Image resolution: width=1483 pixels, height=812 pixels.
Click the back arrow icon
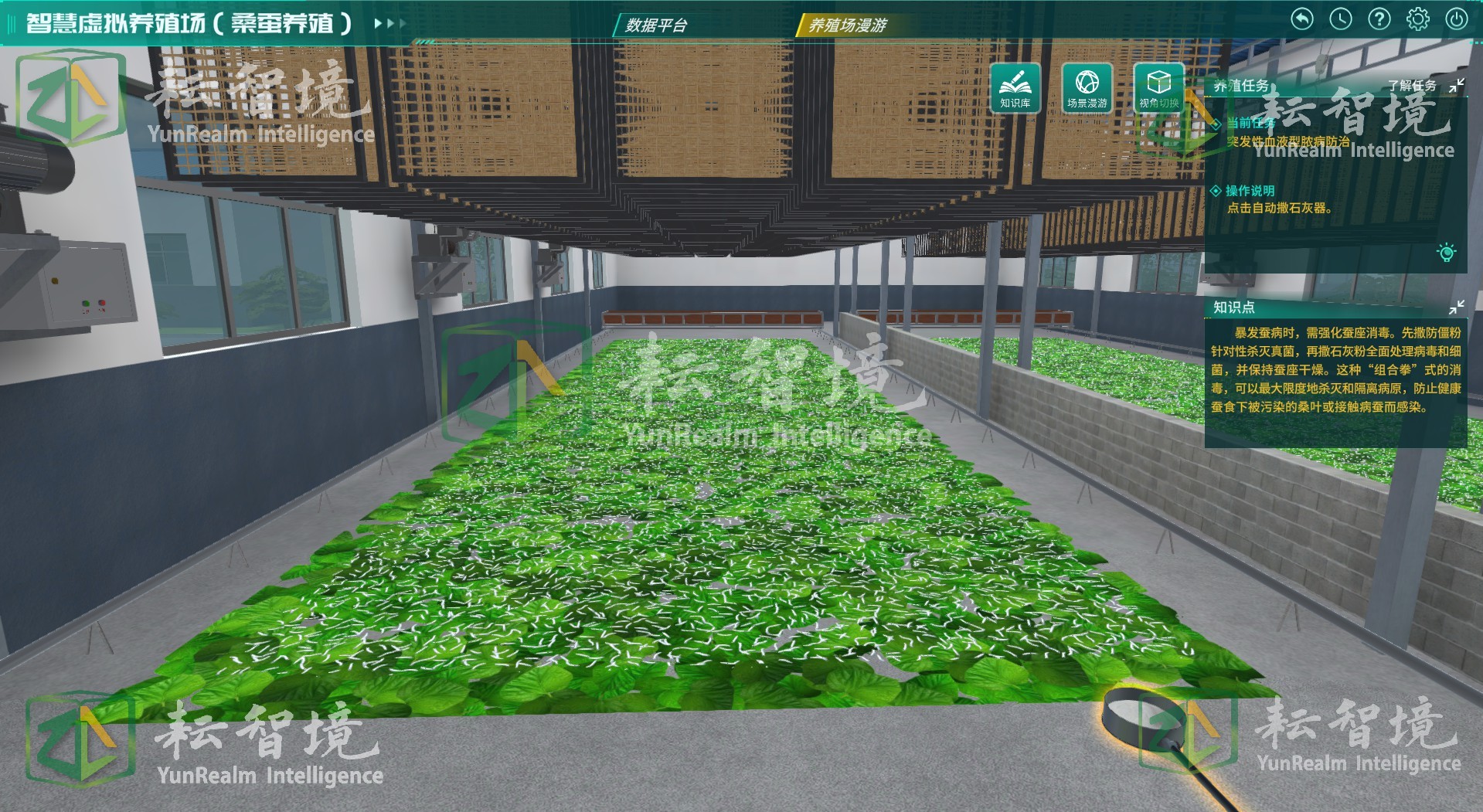click(1302, 19)
